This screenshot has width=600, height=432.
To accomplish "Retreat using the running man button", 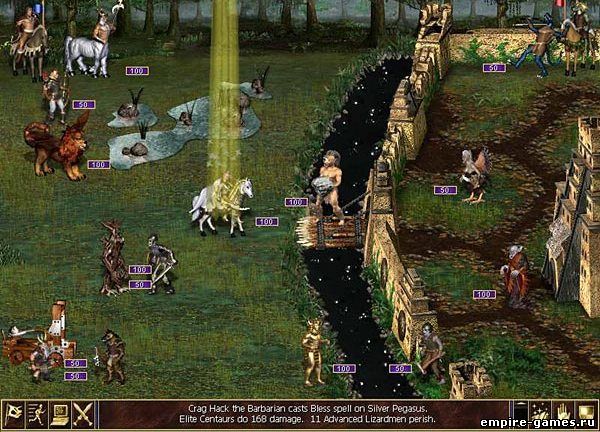I will coord(35,415).
